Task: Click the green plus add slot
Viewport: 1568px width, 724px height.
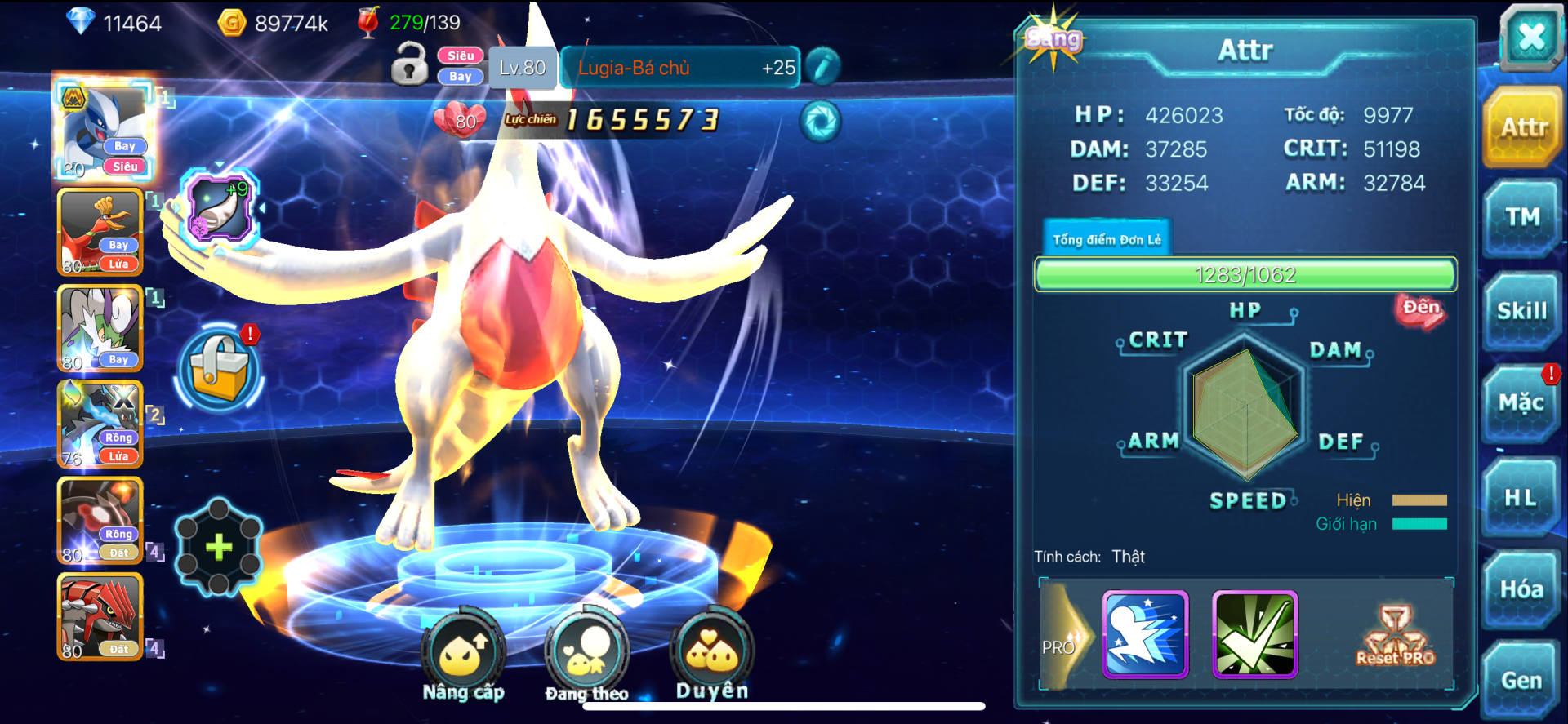Action: pos(219,547)
